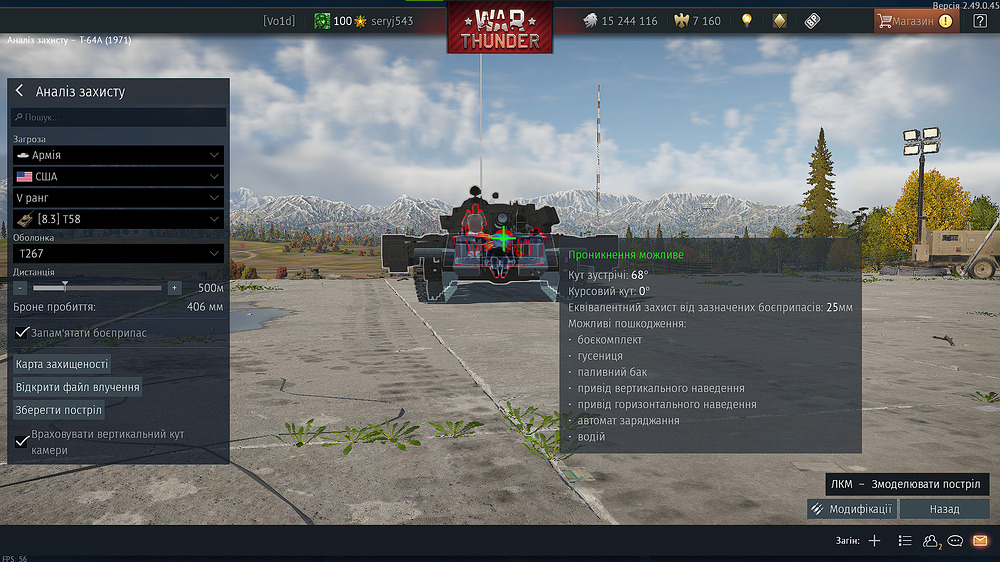
Task: Open the help question mark icon
Action: point(979,21)
